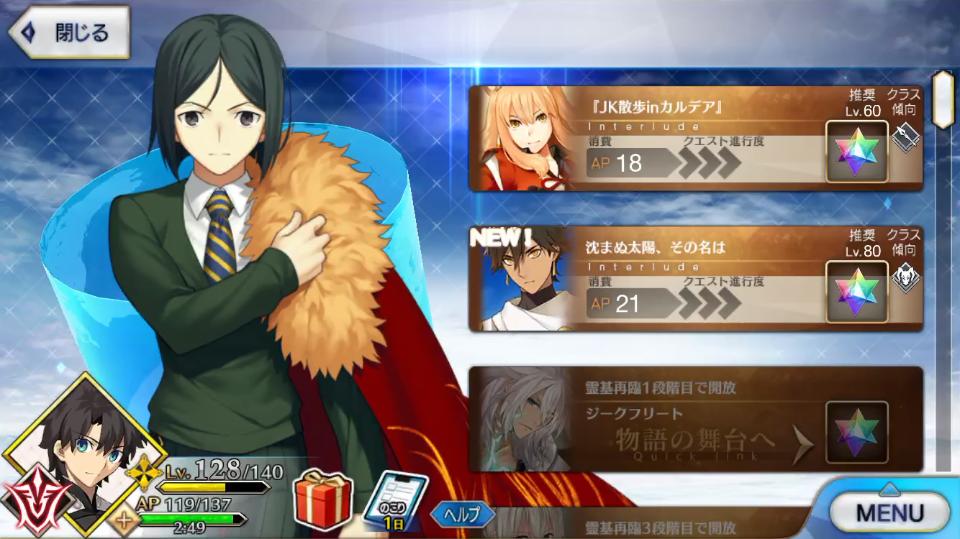Click the quest list scrollbar handle
Viewport: 960px width, 539px height.
(941, 98)
